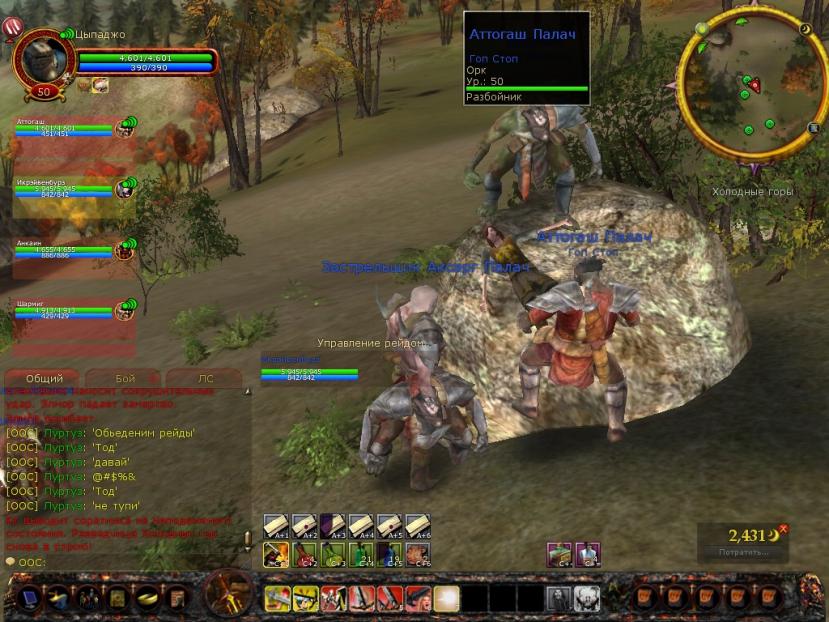The width and height of the screenshot is (829, 622).
Task: Click the small blue icon on the minimap's lower rim
Action: [813, 127]
